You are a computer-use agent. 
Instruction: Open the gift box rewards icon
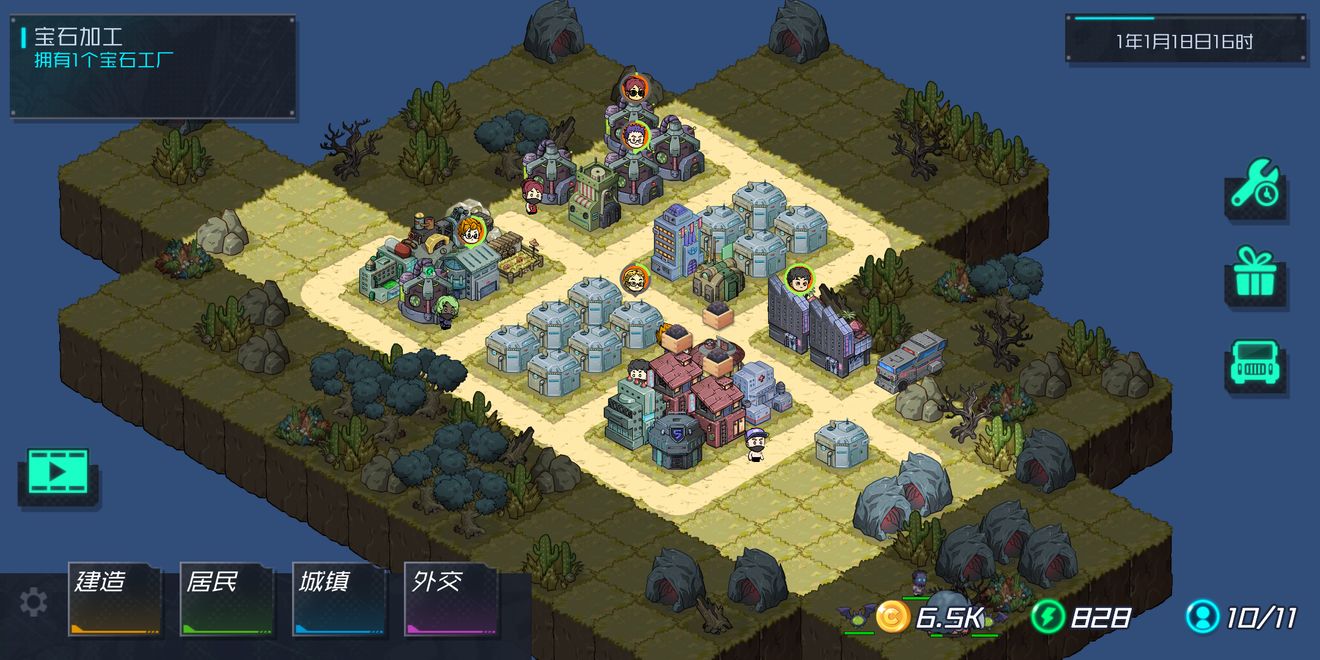point(1254,274)
